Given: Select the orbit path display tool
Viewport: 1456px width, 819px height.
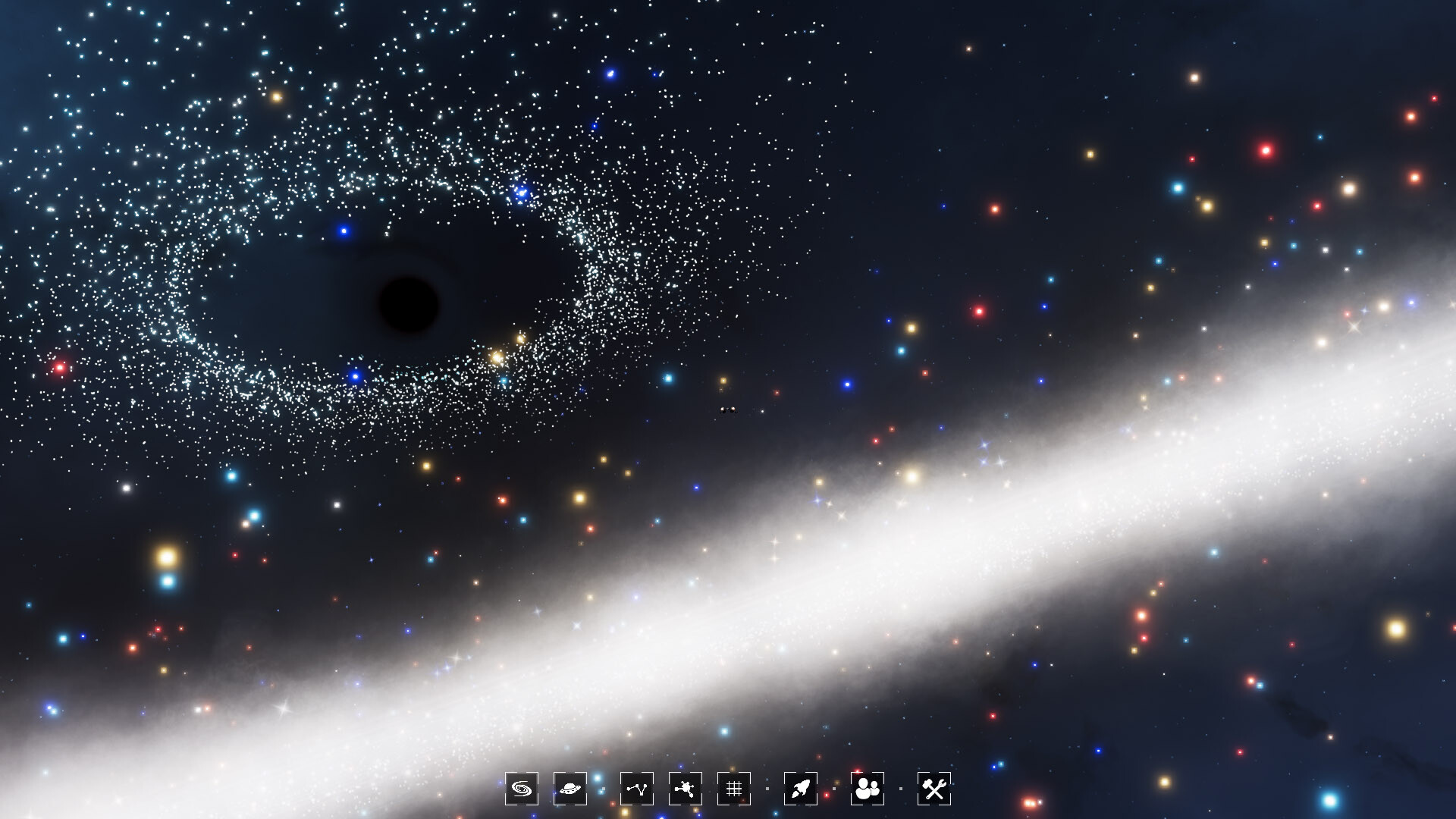Looking at the screenshot, I should (637, 789).
